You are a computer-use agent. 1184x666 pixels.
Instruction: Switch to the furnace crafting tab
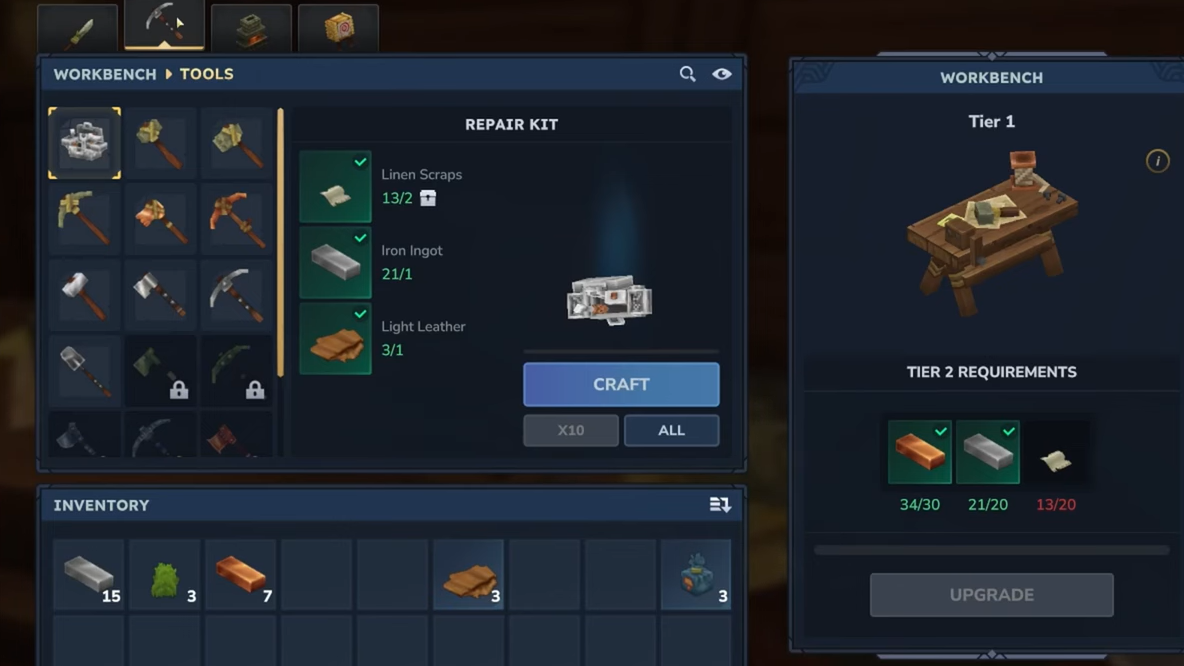pyautogui.click(x=251, y=30)
